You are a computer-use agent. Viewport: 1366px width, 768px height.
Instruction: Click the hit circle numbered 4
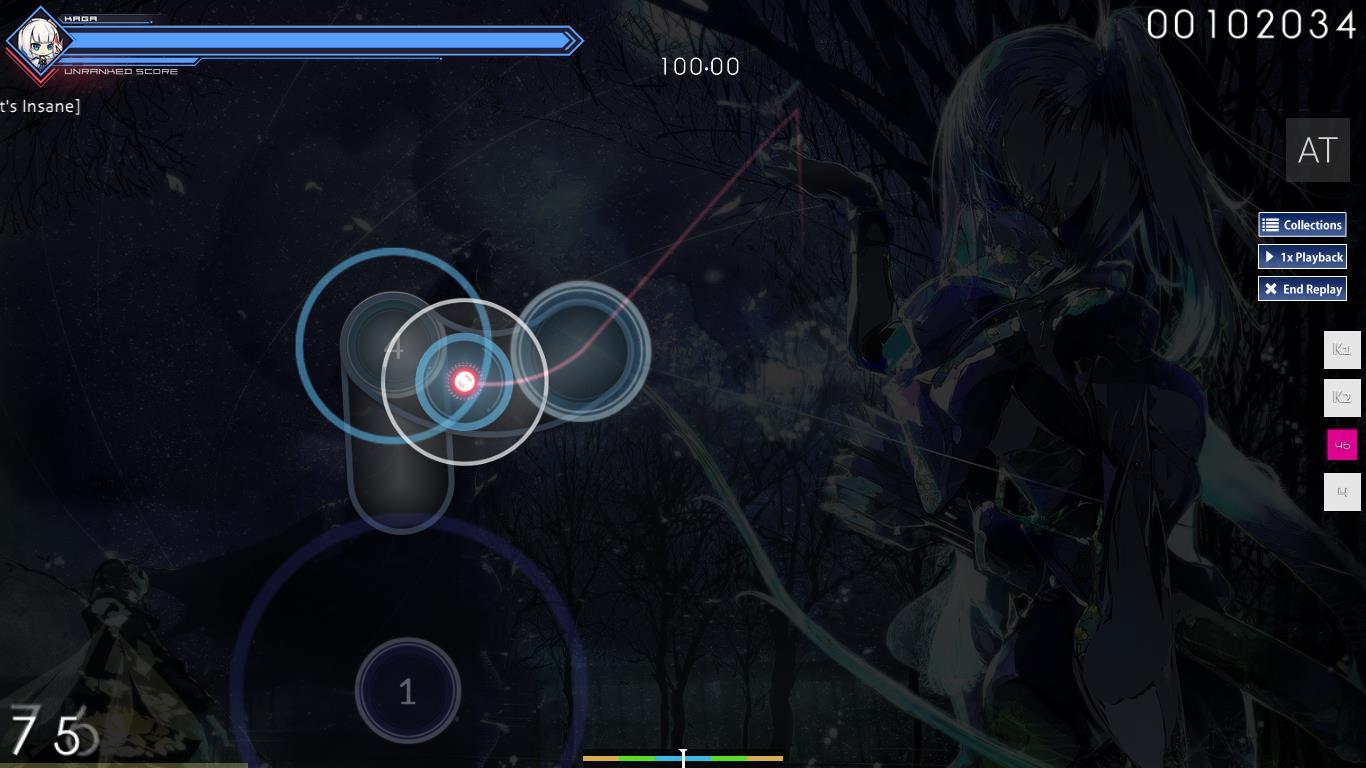(397, 350)
